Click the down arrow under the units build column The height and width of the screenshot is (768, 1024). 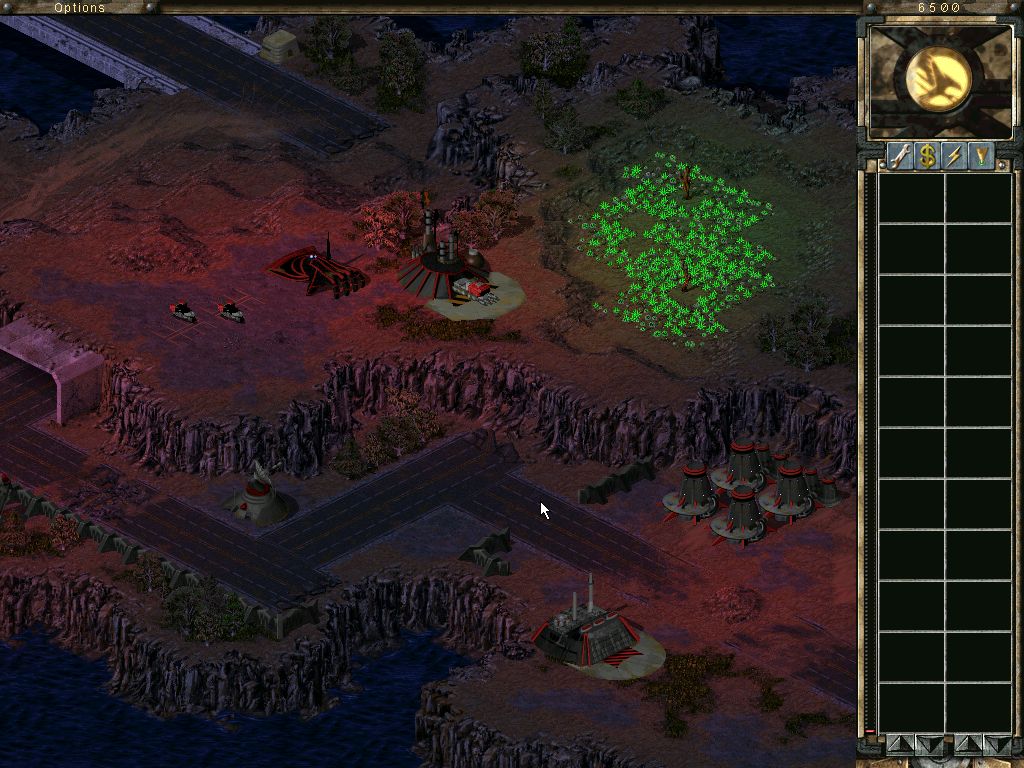pyautogui.click(x=997, y=744)
